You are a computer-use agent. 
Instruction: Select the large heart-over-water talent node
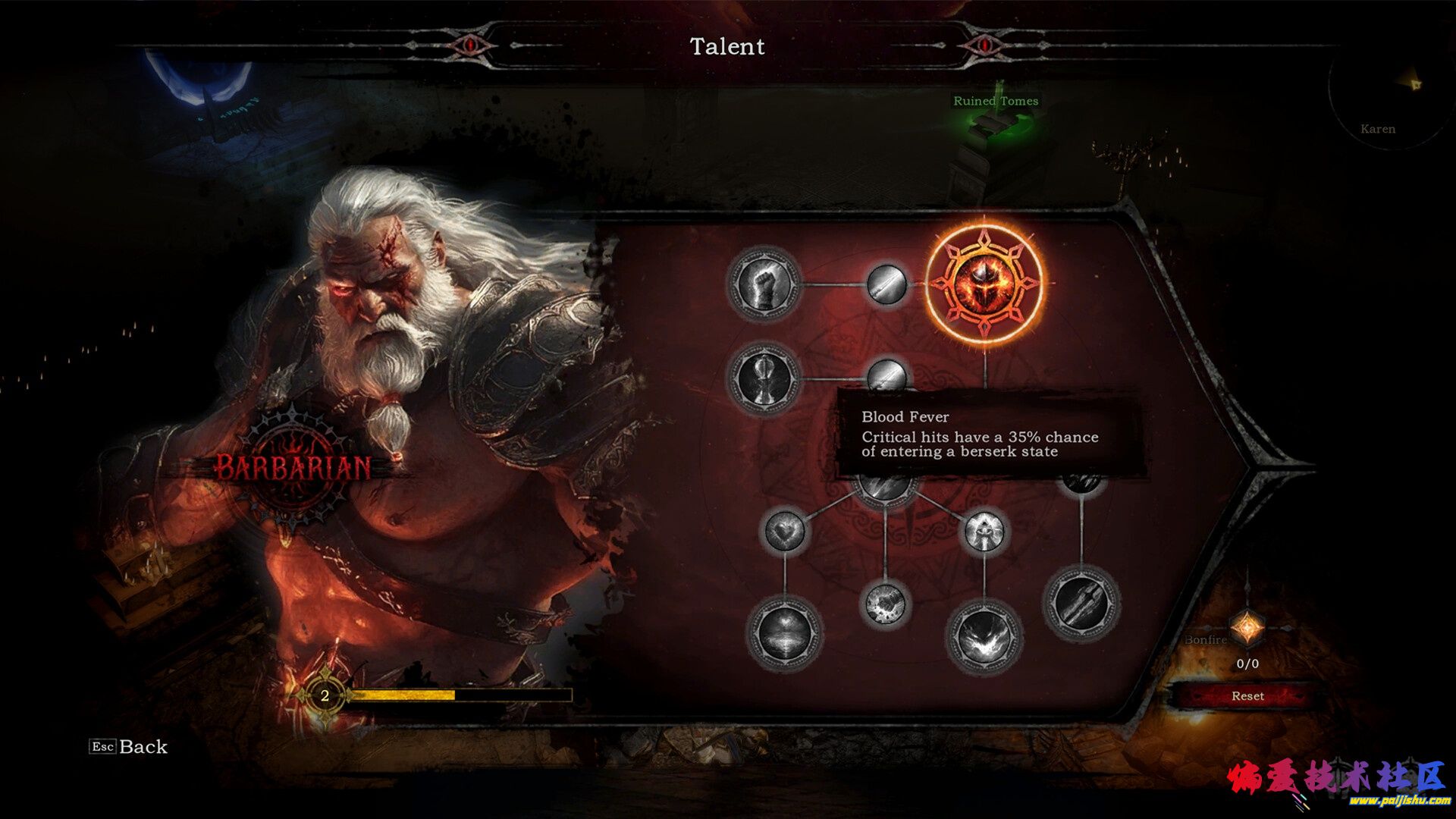784,633
